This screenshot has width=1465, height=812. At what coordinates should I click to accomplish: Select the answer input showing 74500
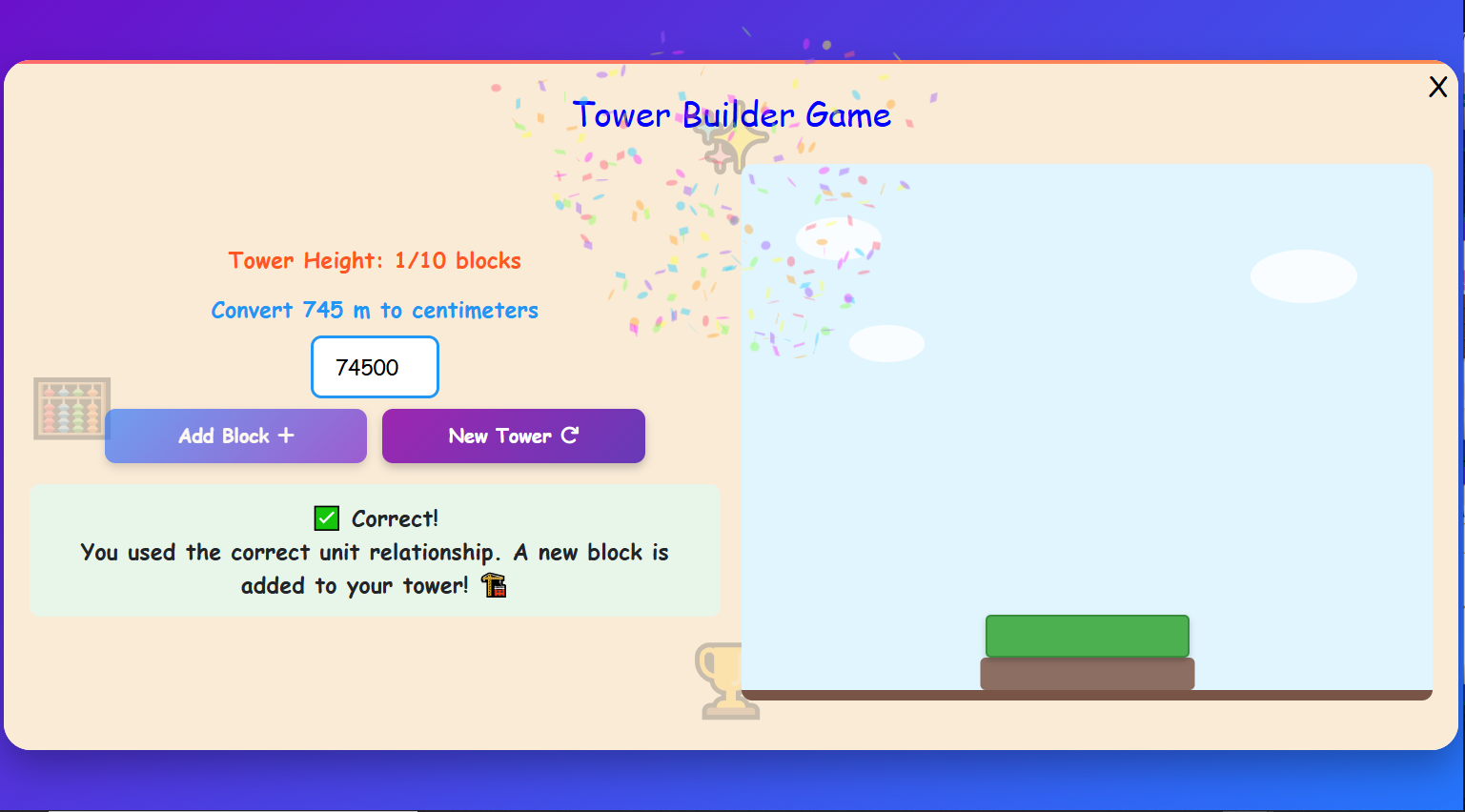375,367
